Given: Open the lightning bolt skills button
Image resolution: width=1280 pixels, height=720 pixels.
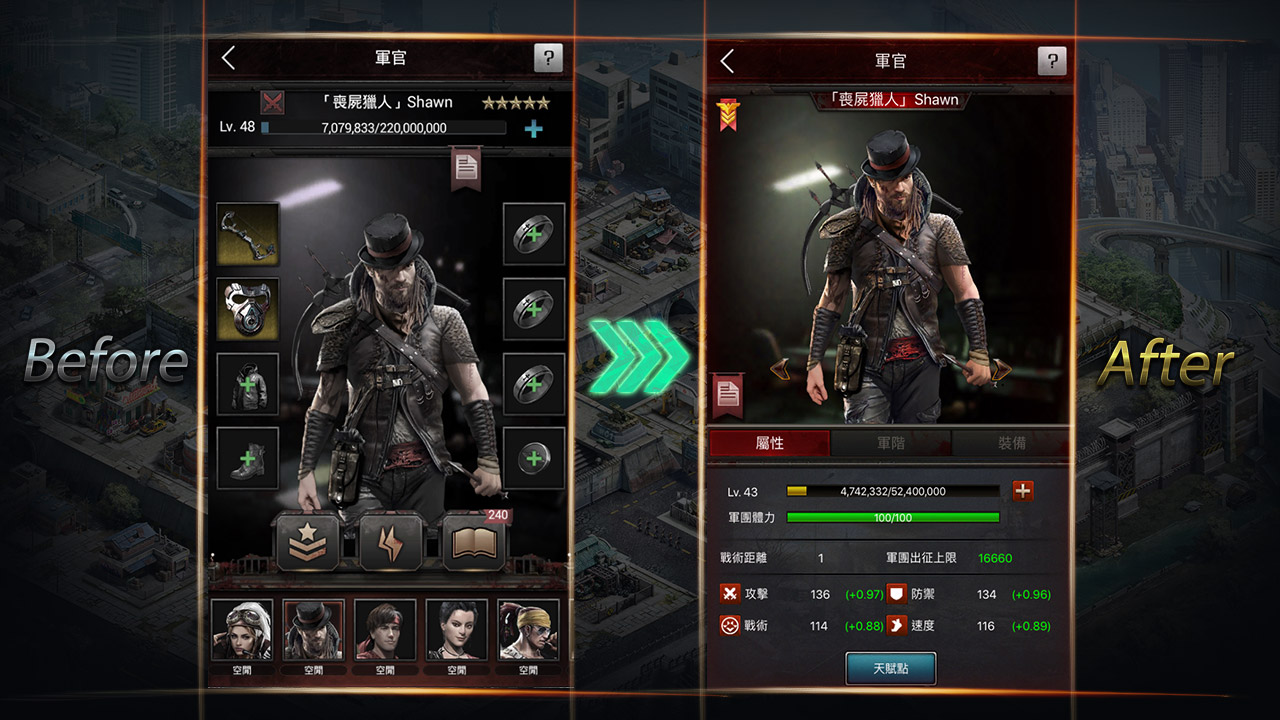Looking at the screenshot, I should pyautogui.click(x=390, y=543).
